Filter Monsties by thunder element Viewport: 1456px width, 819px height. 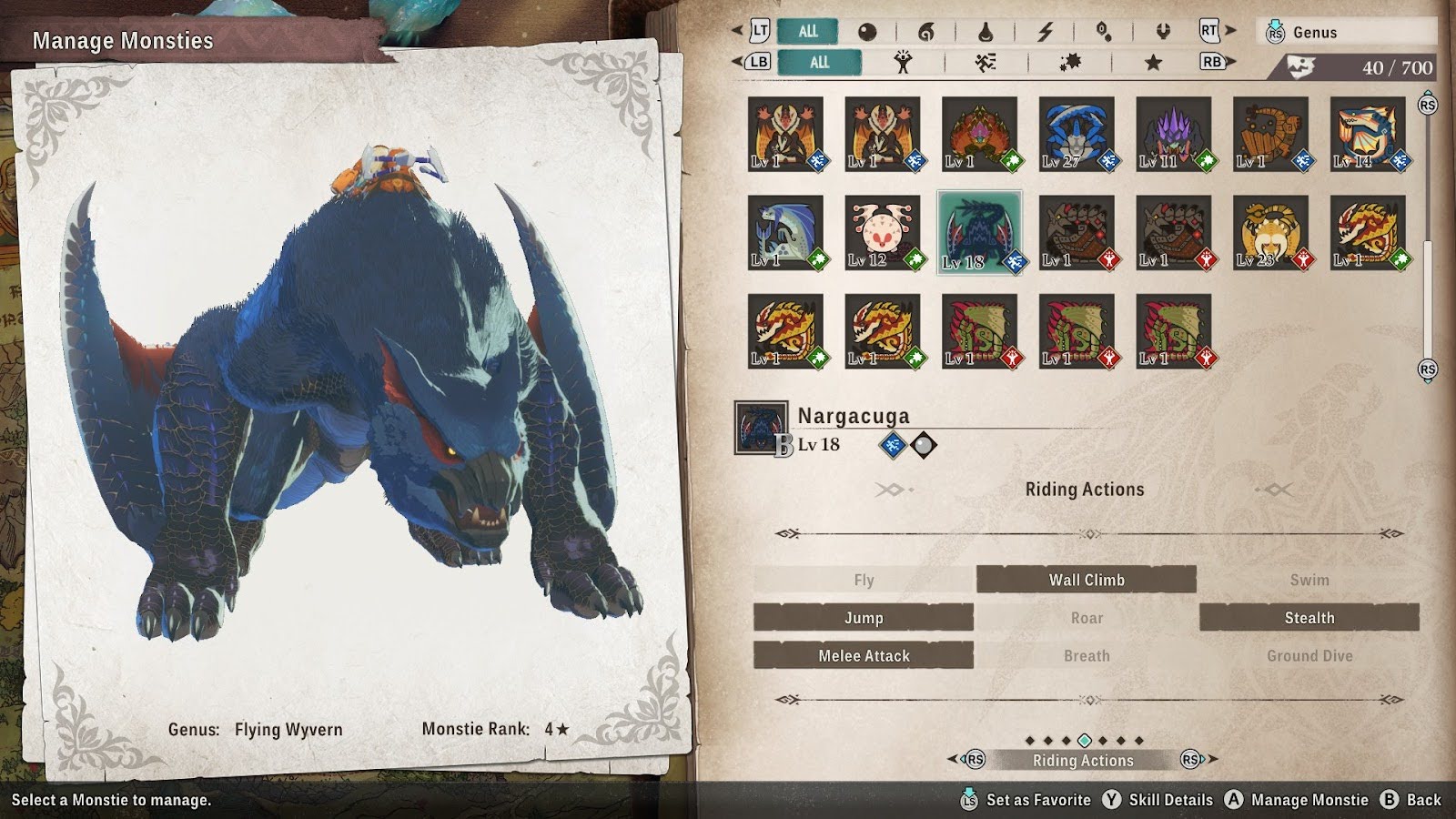[1045, 32]
